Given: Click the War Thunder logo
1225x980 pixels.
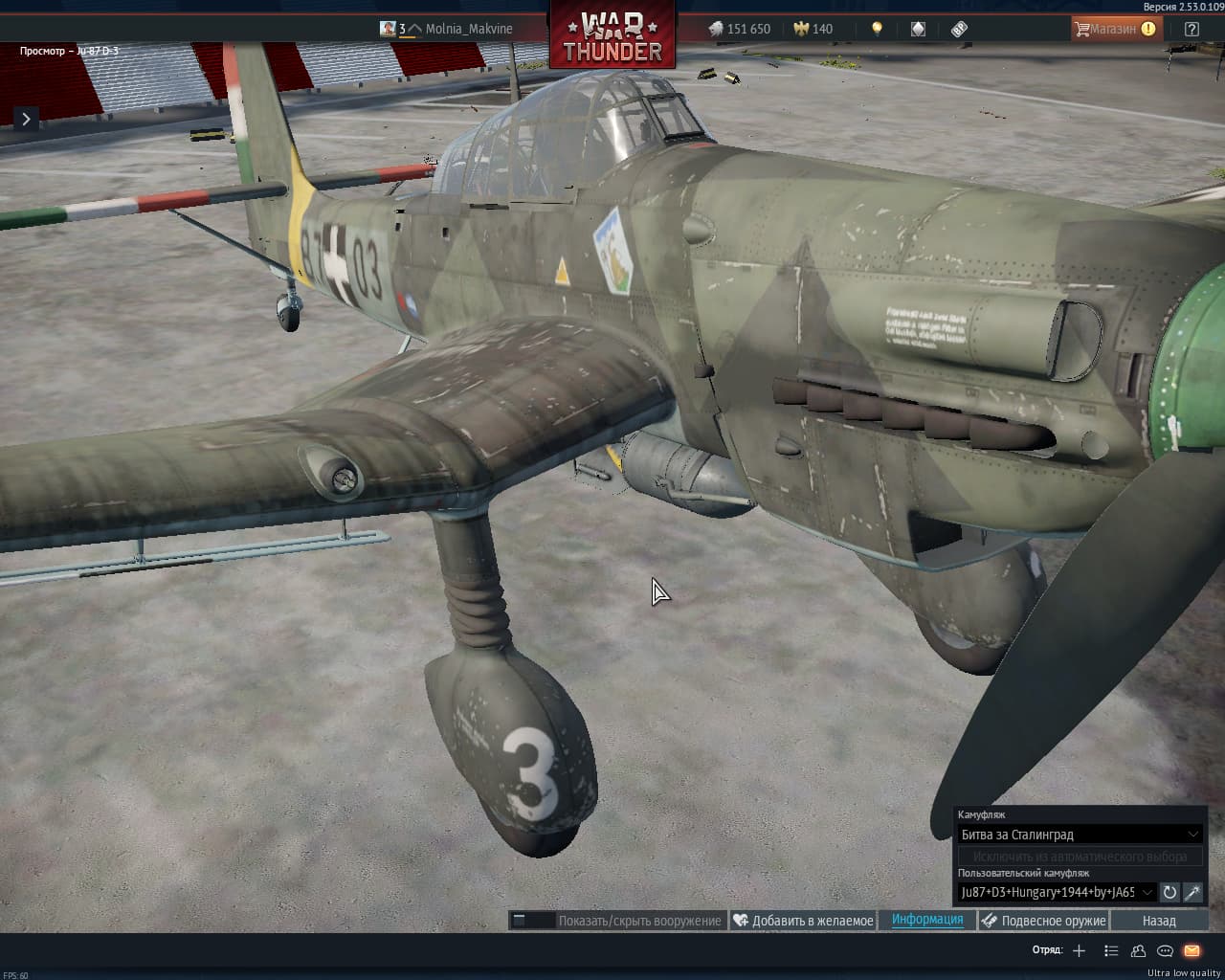Looking at the screenshot, I should (612, 36).
